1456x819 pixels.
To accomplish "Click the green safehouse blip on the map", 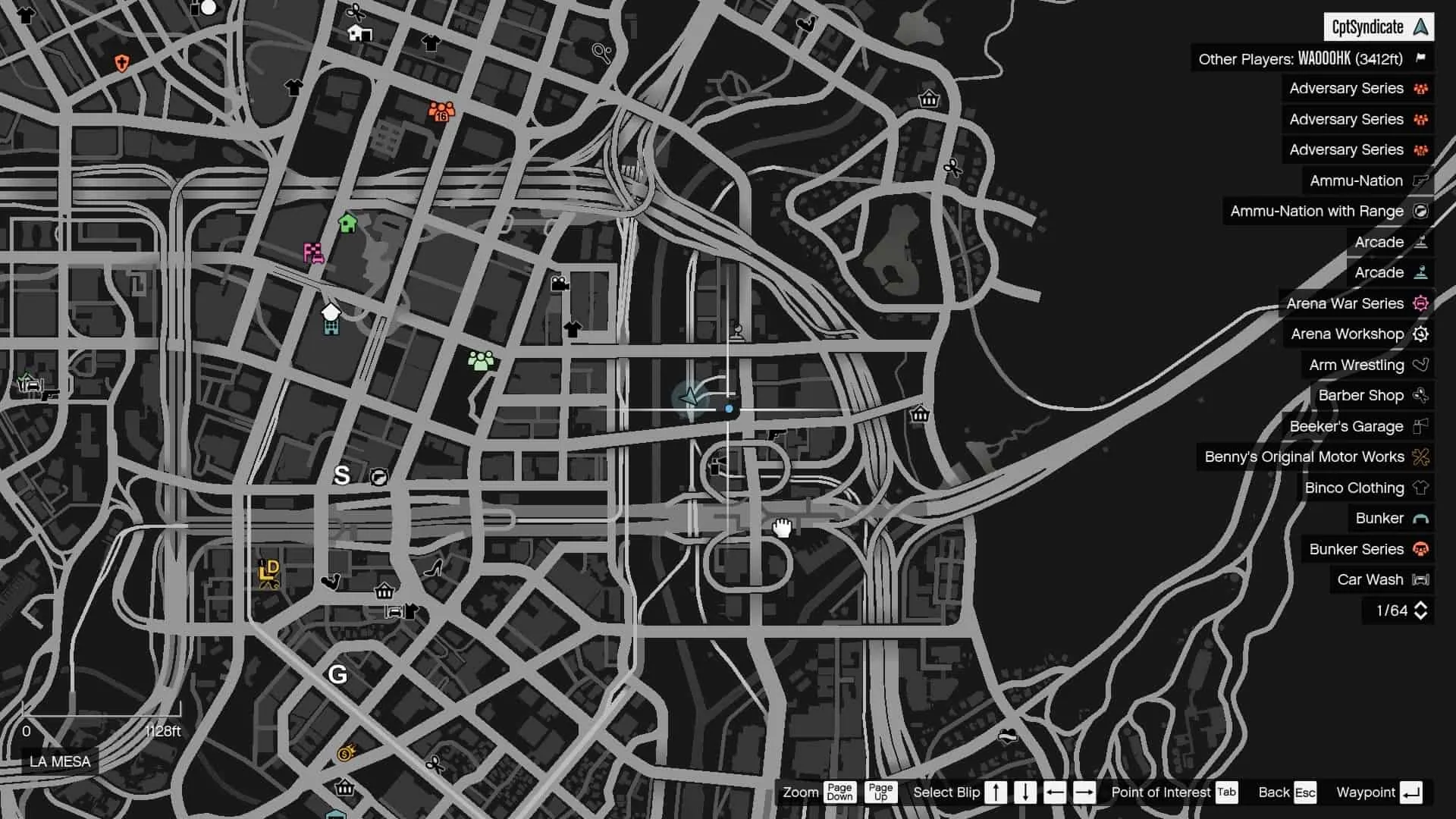I will tap(347, 222).
